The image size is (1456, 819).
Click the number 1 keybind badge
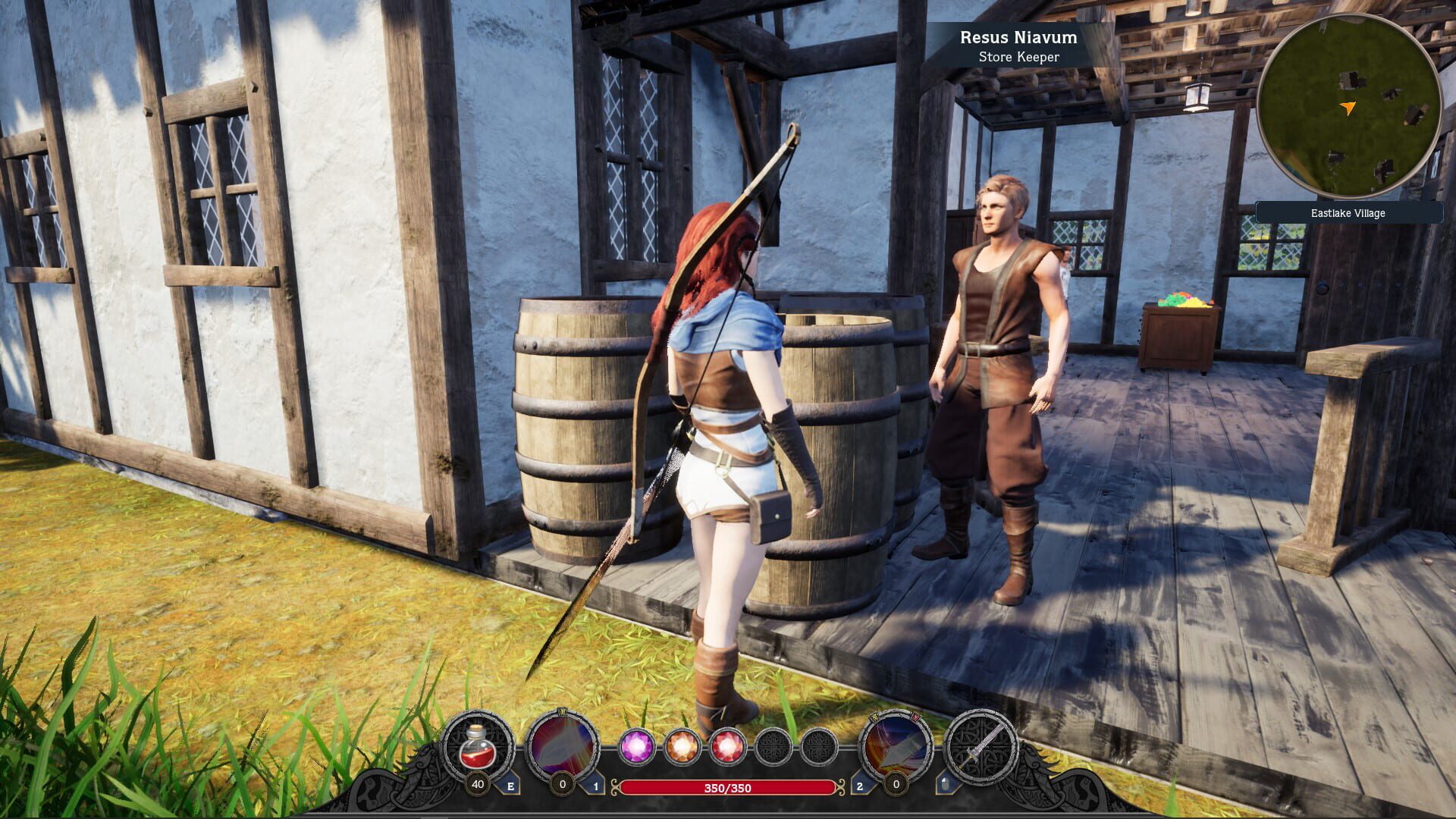(x=596, y=784)
